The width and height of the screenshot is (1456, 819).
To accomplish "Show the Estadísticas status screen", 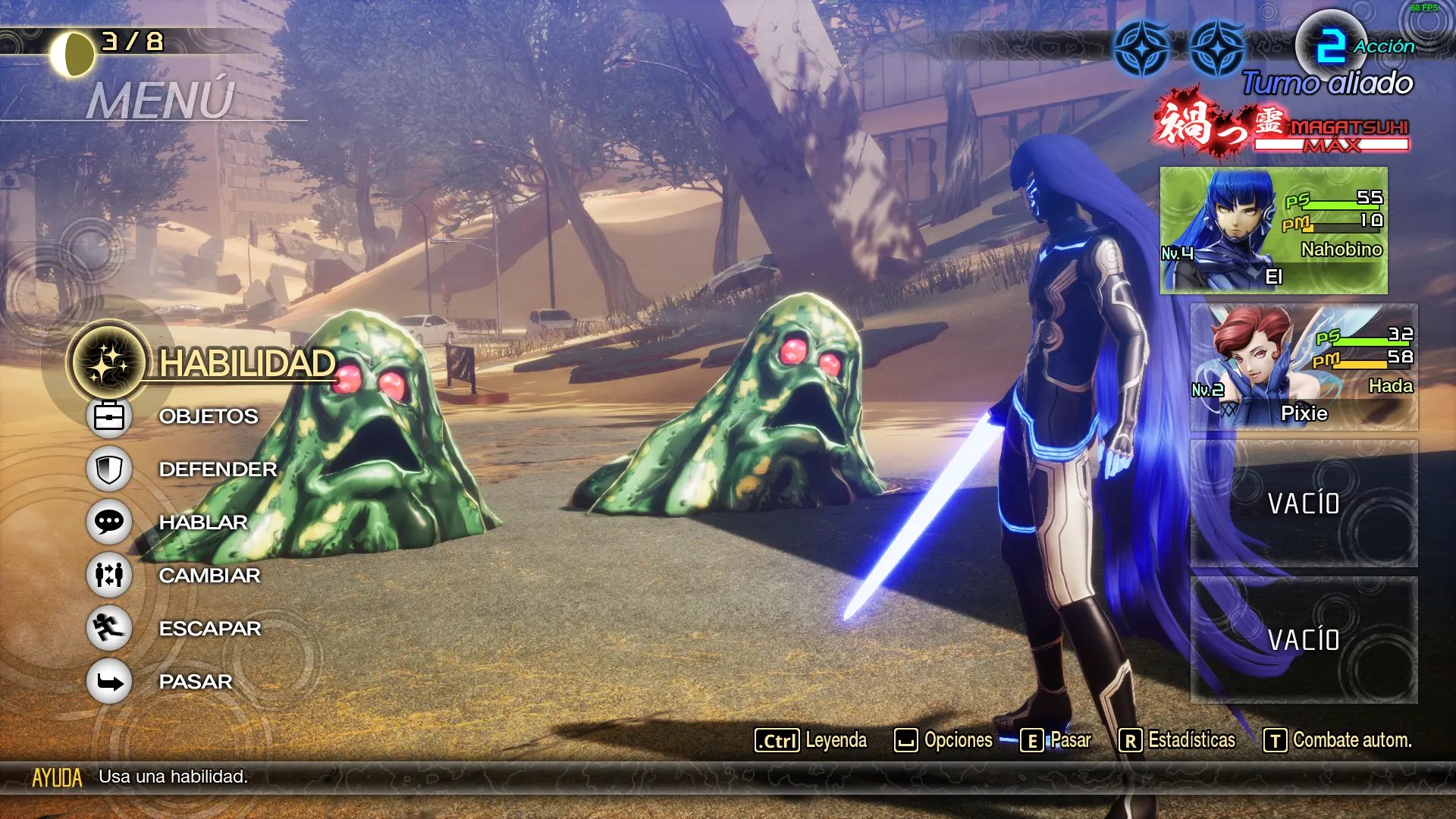I will 1177,740.
